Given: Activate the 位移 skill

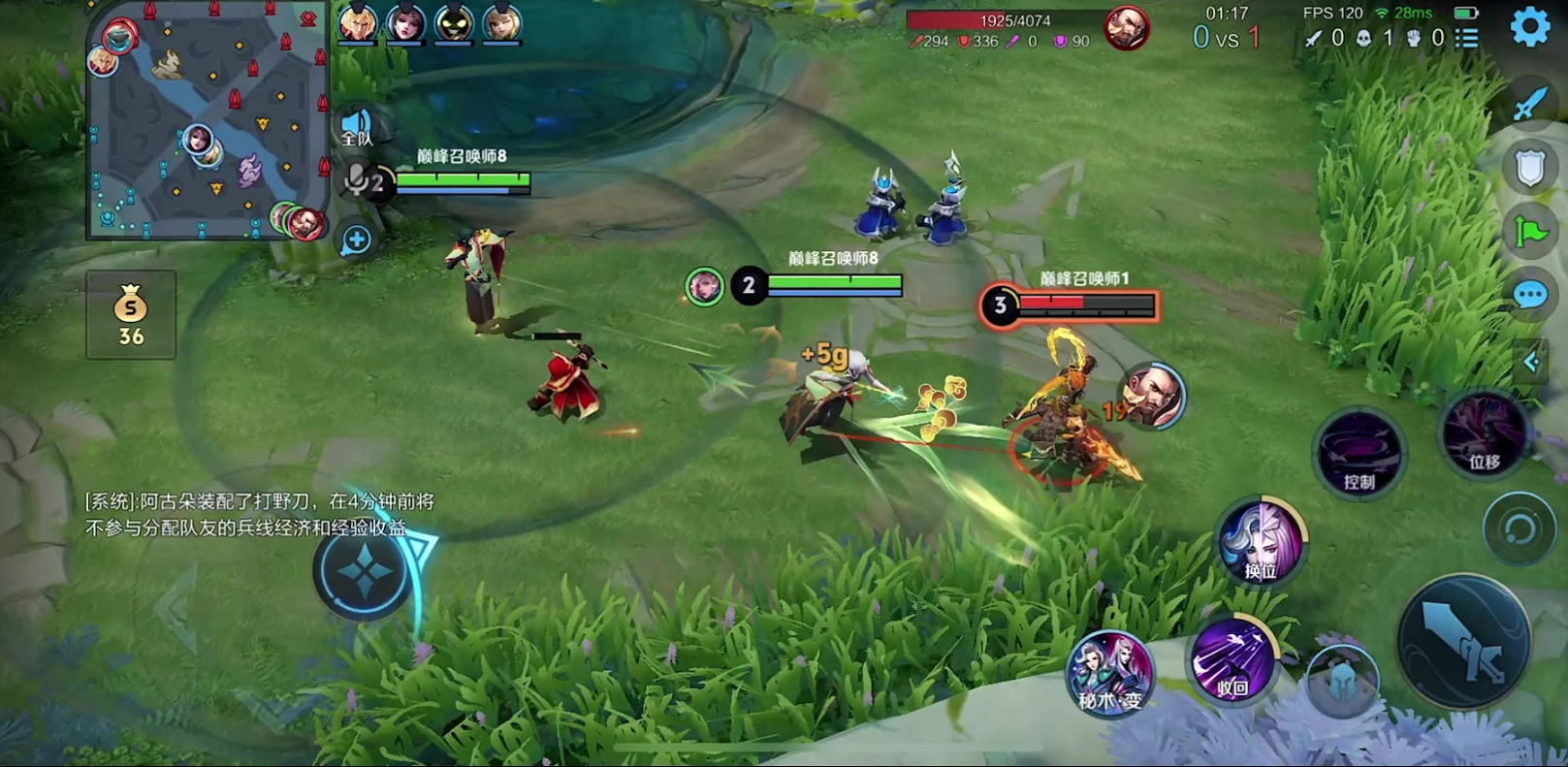Looking at the screenshot, I should (1484, 435).
